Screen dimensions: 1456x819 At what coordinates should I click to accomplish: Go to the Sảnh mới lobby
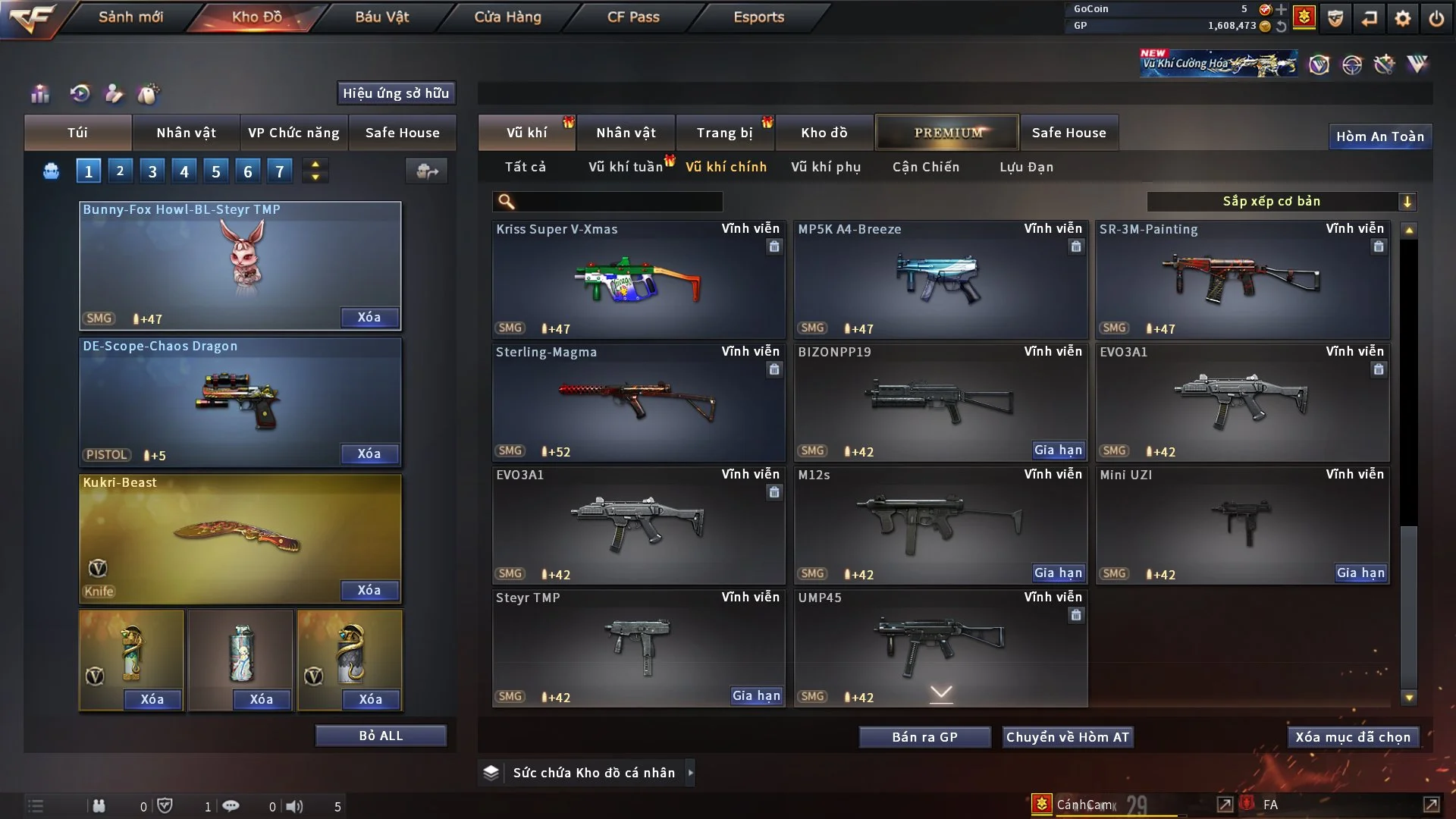(130, 17)
